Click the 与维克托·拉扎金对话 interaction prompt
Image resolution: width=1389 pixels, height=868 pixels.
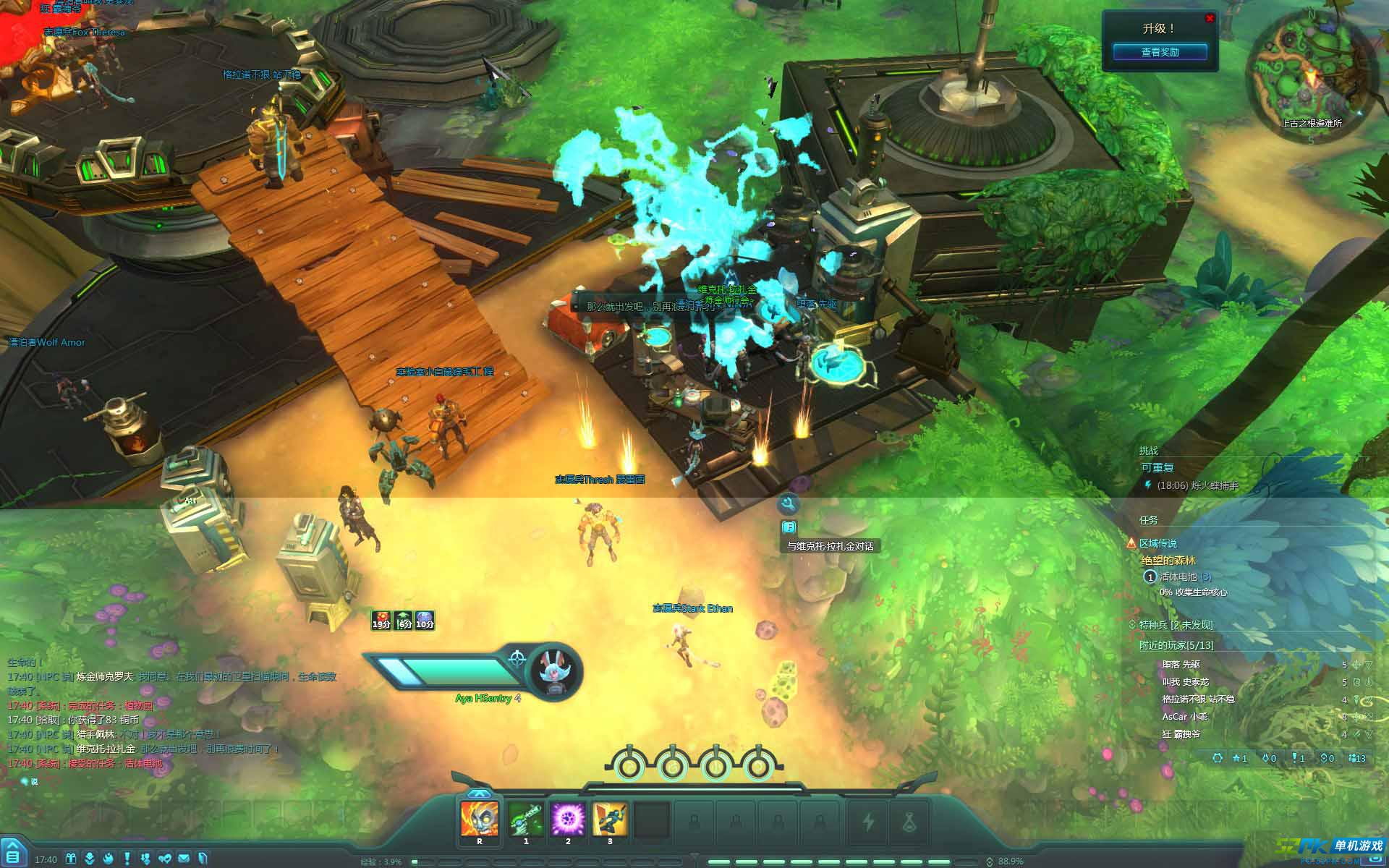click(x=830, y=546)
